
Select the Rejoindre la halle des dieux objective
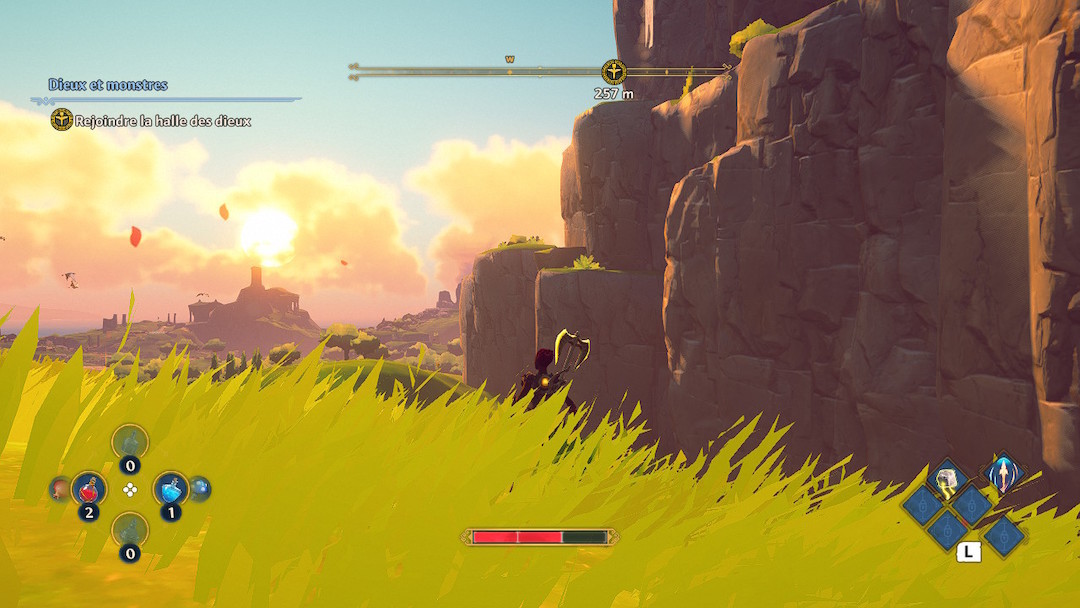coord(162,121)
